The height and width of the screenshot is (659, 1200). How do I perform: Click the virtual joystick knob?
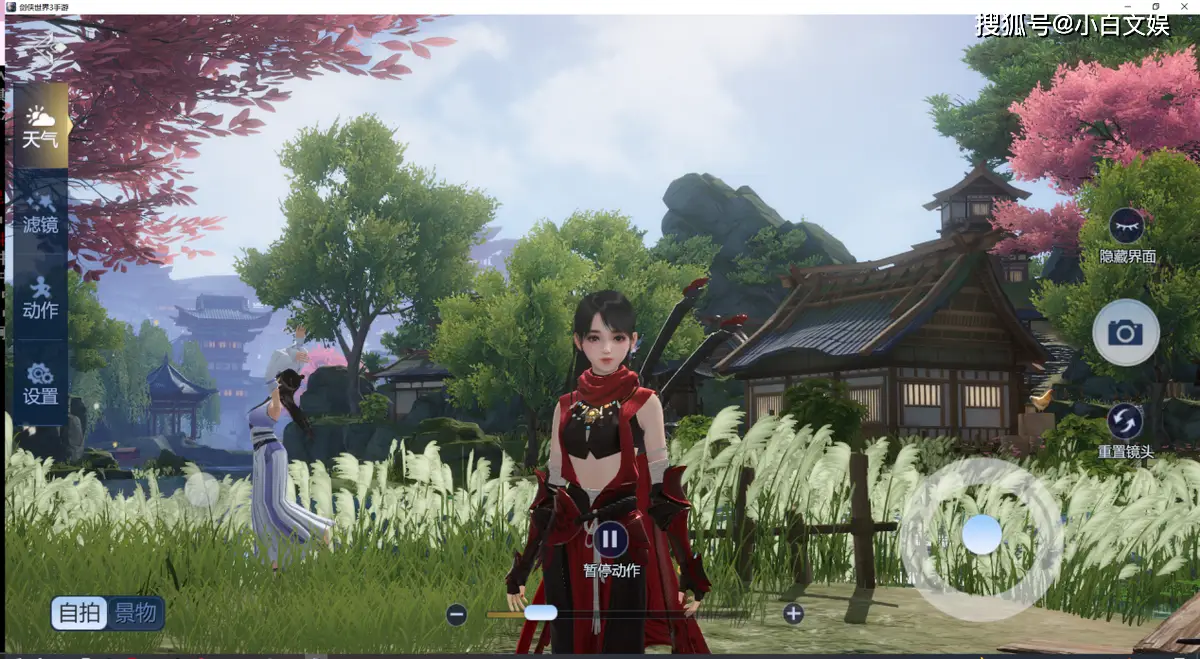tap(981, 535)
